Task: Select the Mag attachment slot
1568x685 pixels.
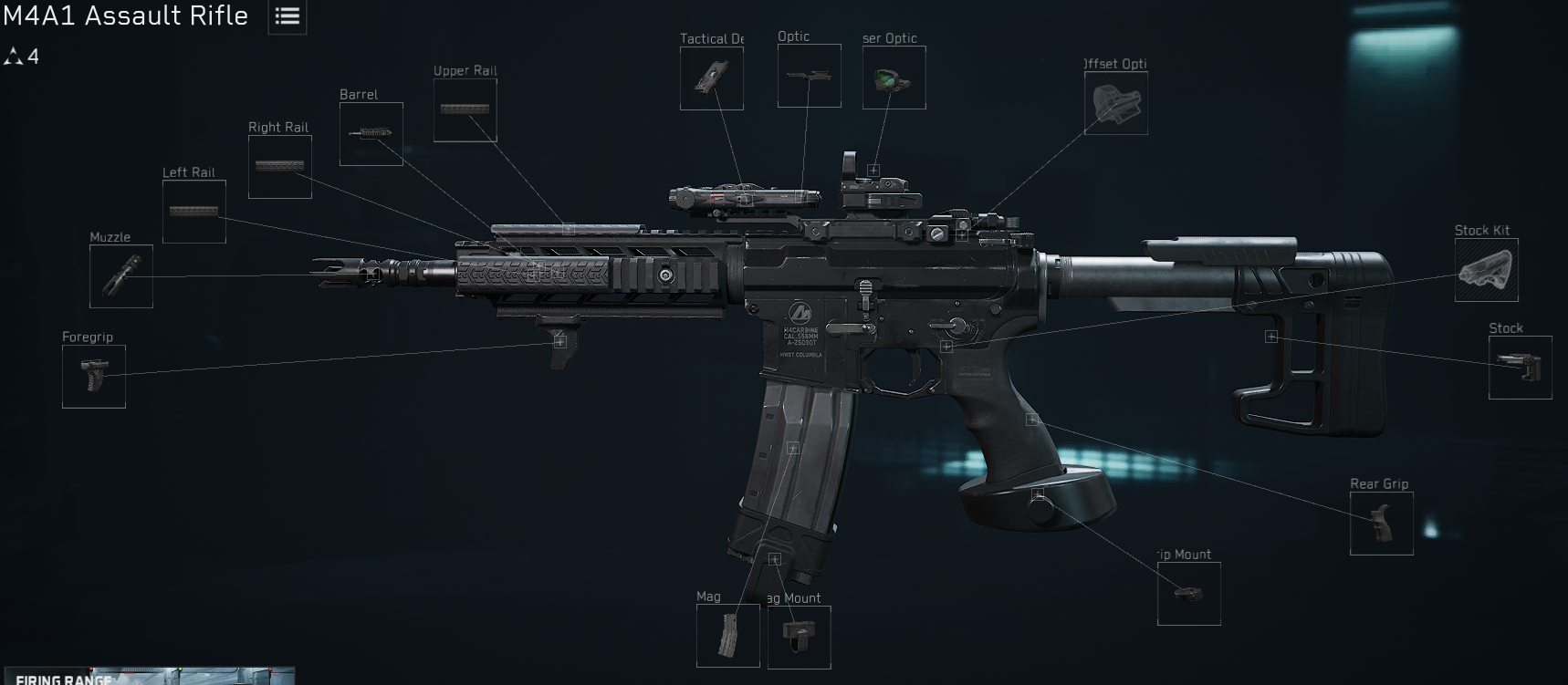Action: [x=728, y=635]
